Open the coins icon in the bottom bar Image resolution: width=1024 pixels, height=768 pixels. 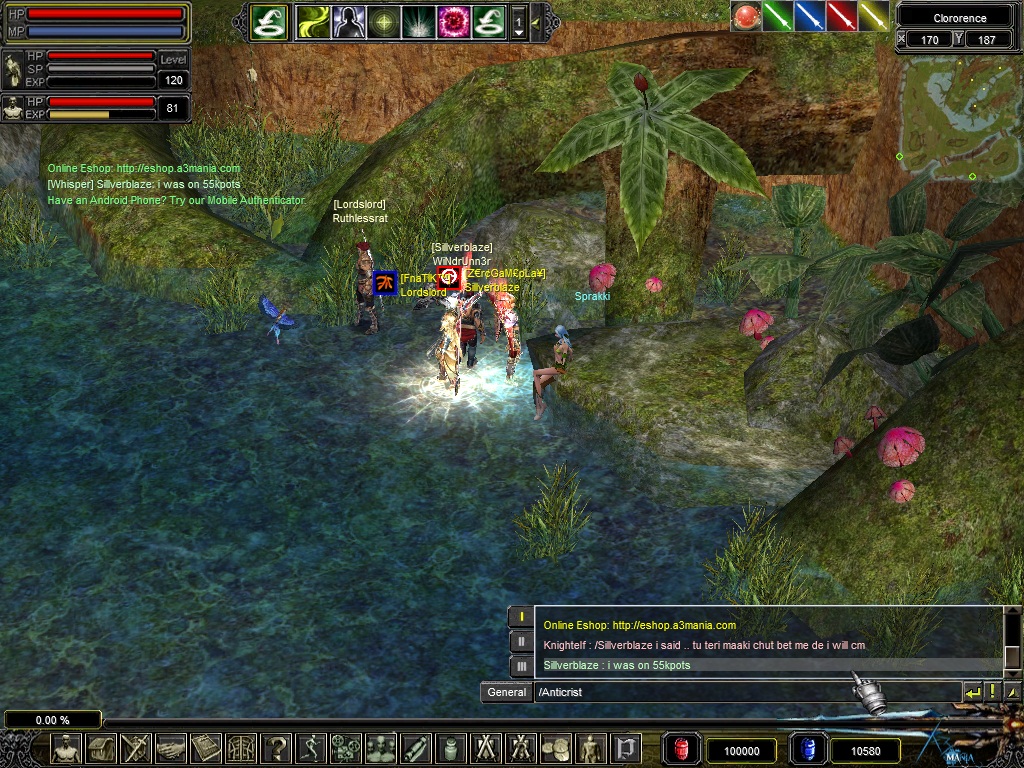coord(556,748)
